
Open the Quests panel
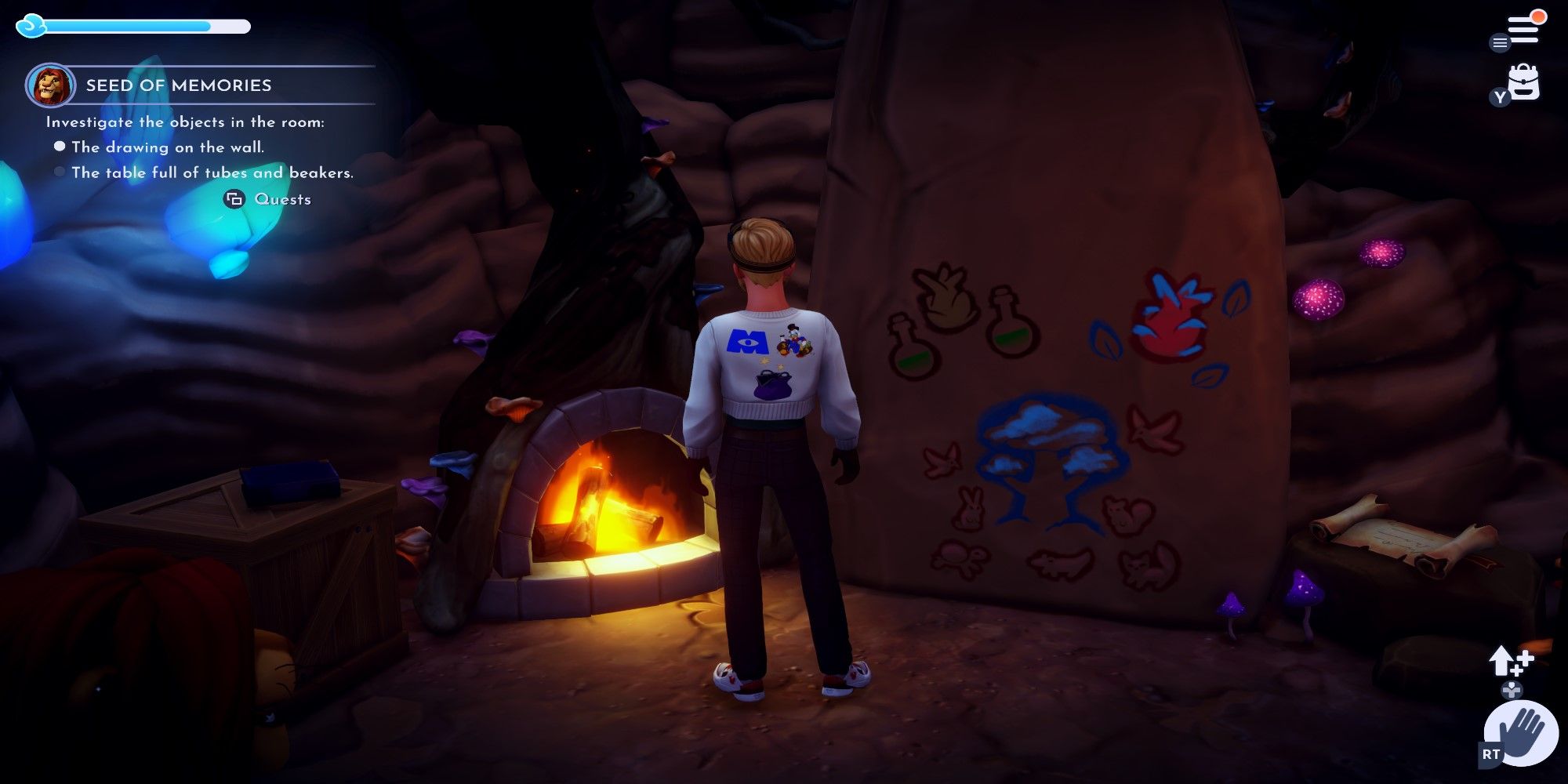point(284,200)
